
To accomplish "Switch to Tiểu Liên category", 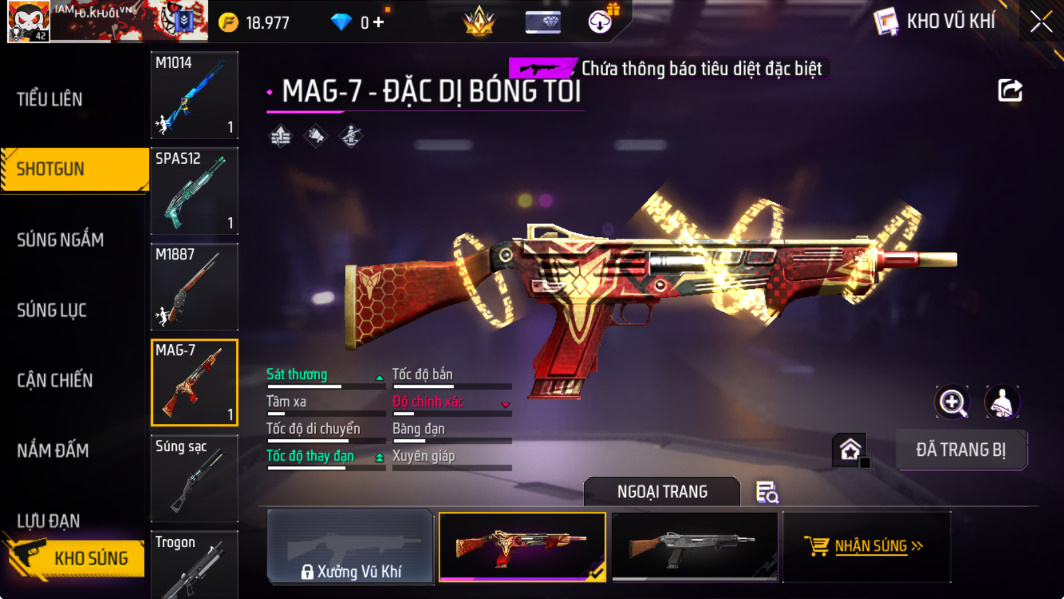I will pyautogui.click(x=50, y=99).
